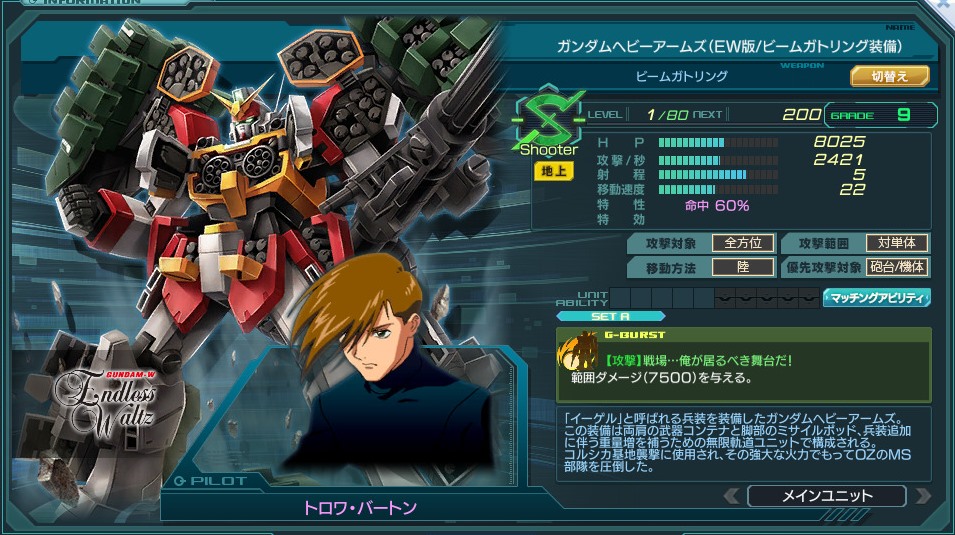The width and height of the screenshot is (955, 535).
Task: Close the information window
Action: pyautogui.click(x=945, y=6)
